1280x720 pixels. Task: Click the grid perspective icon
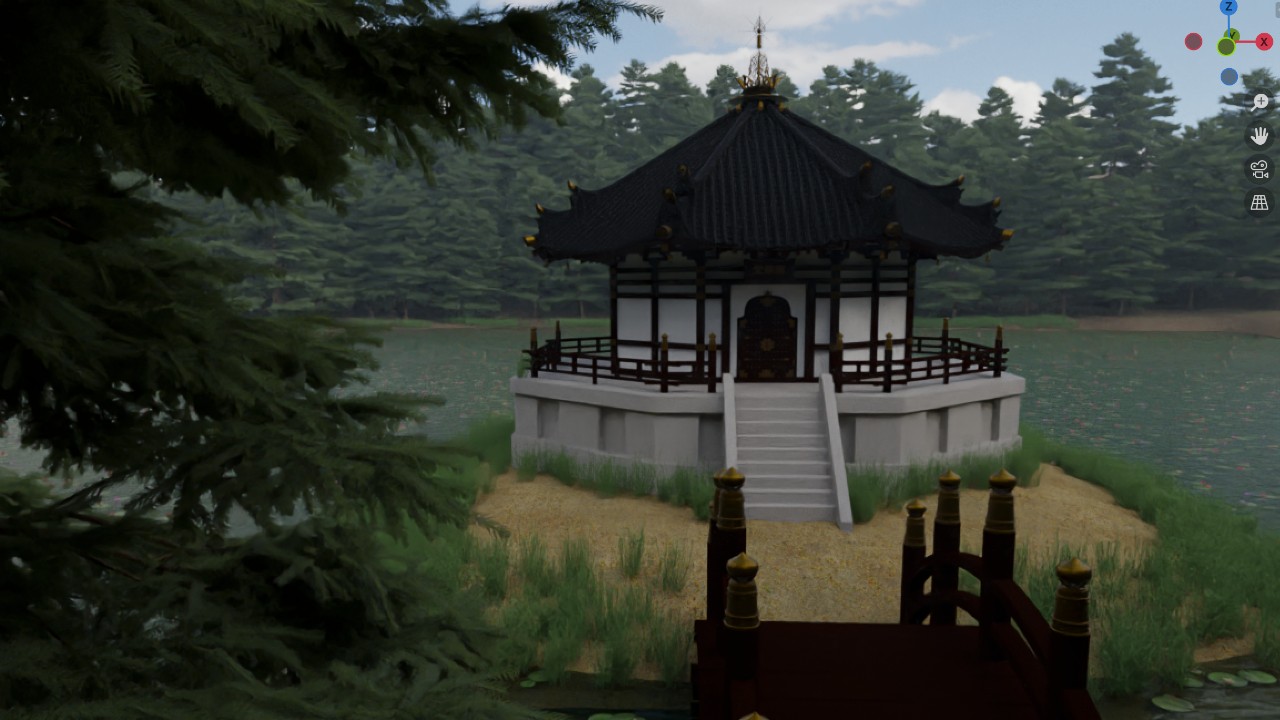(1259, 201)
